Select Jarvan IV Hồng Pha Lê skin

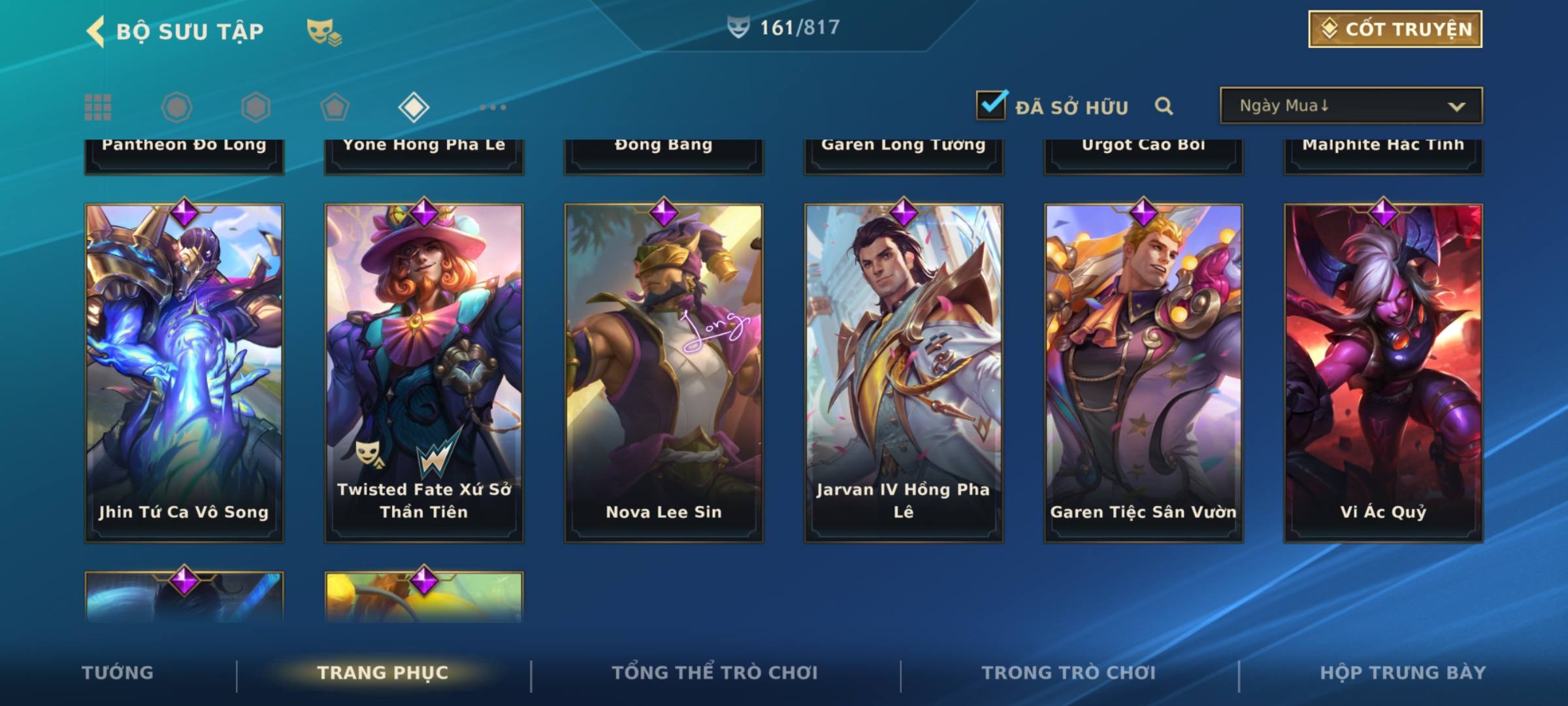[904, 373]
